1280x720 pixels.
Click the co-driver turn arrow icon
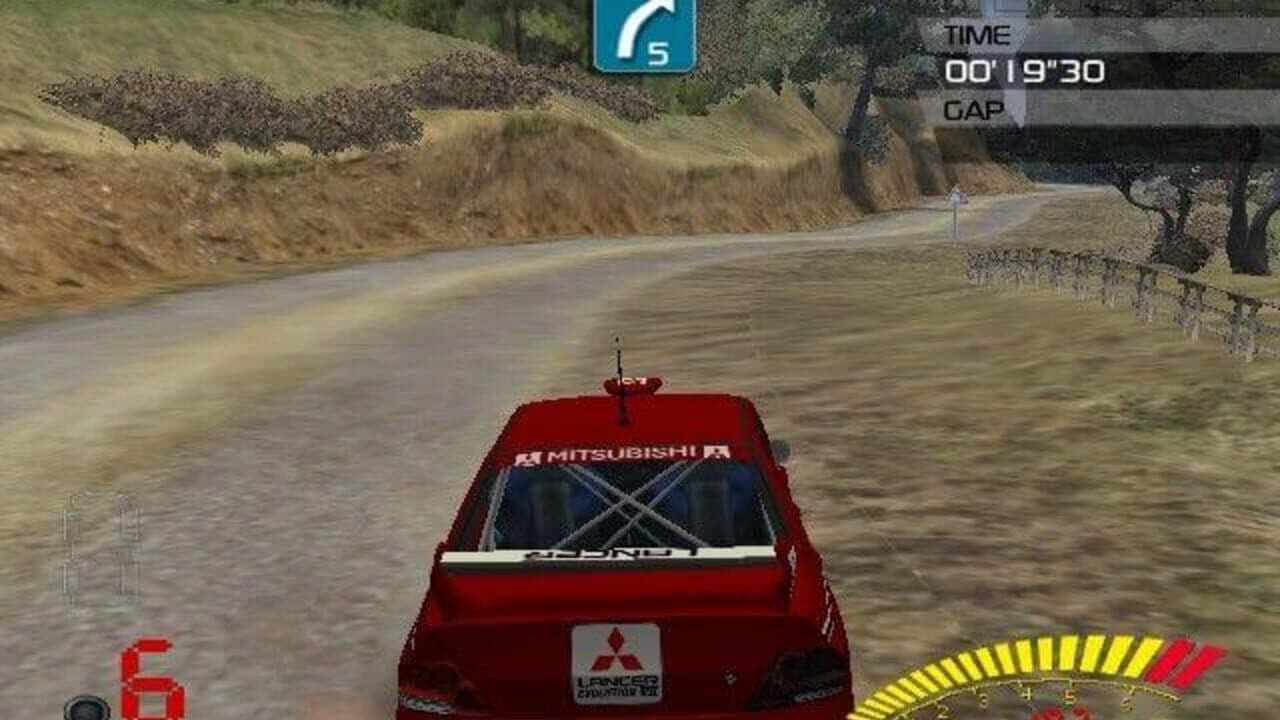640,25
